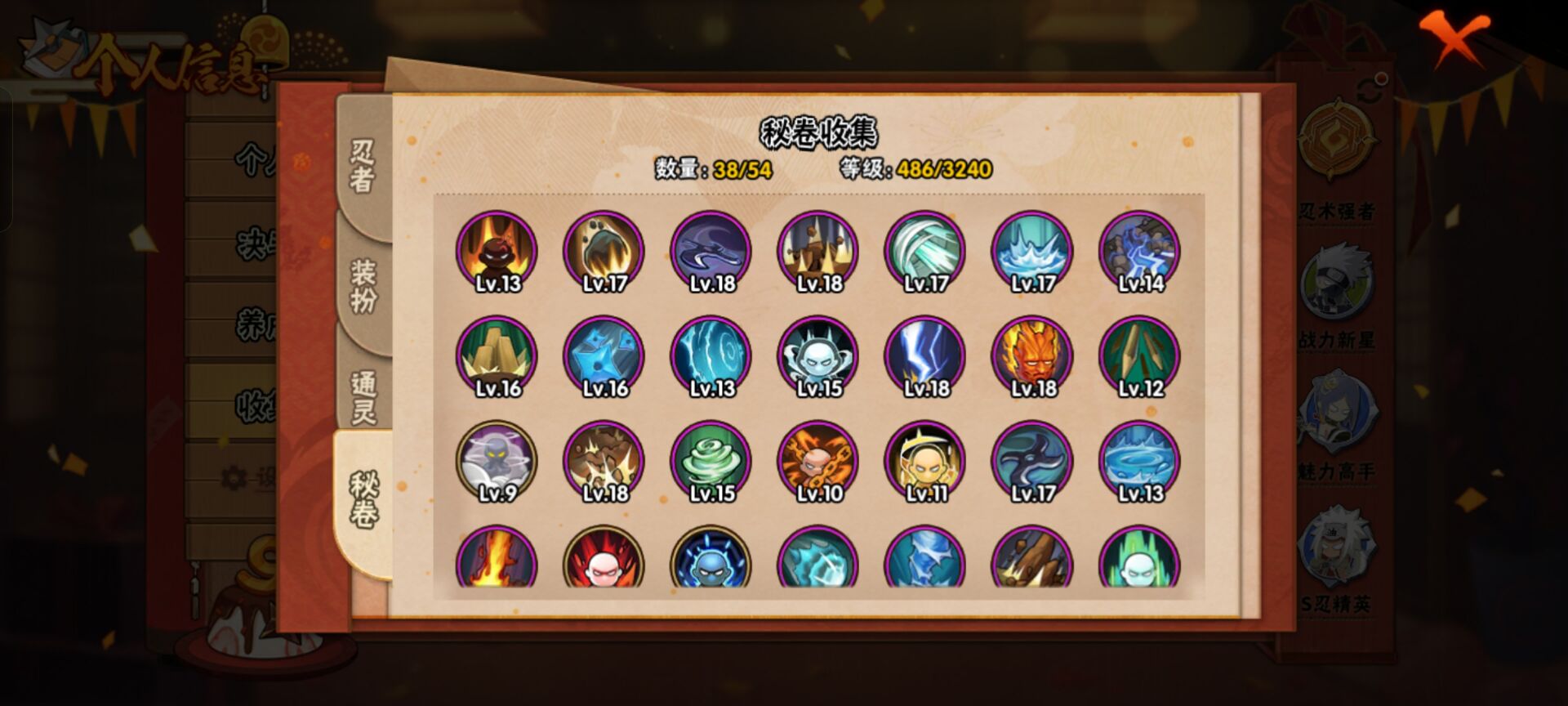Choose the 秘卷 tab
The image size is (1568, 706).
point(363,500)
